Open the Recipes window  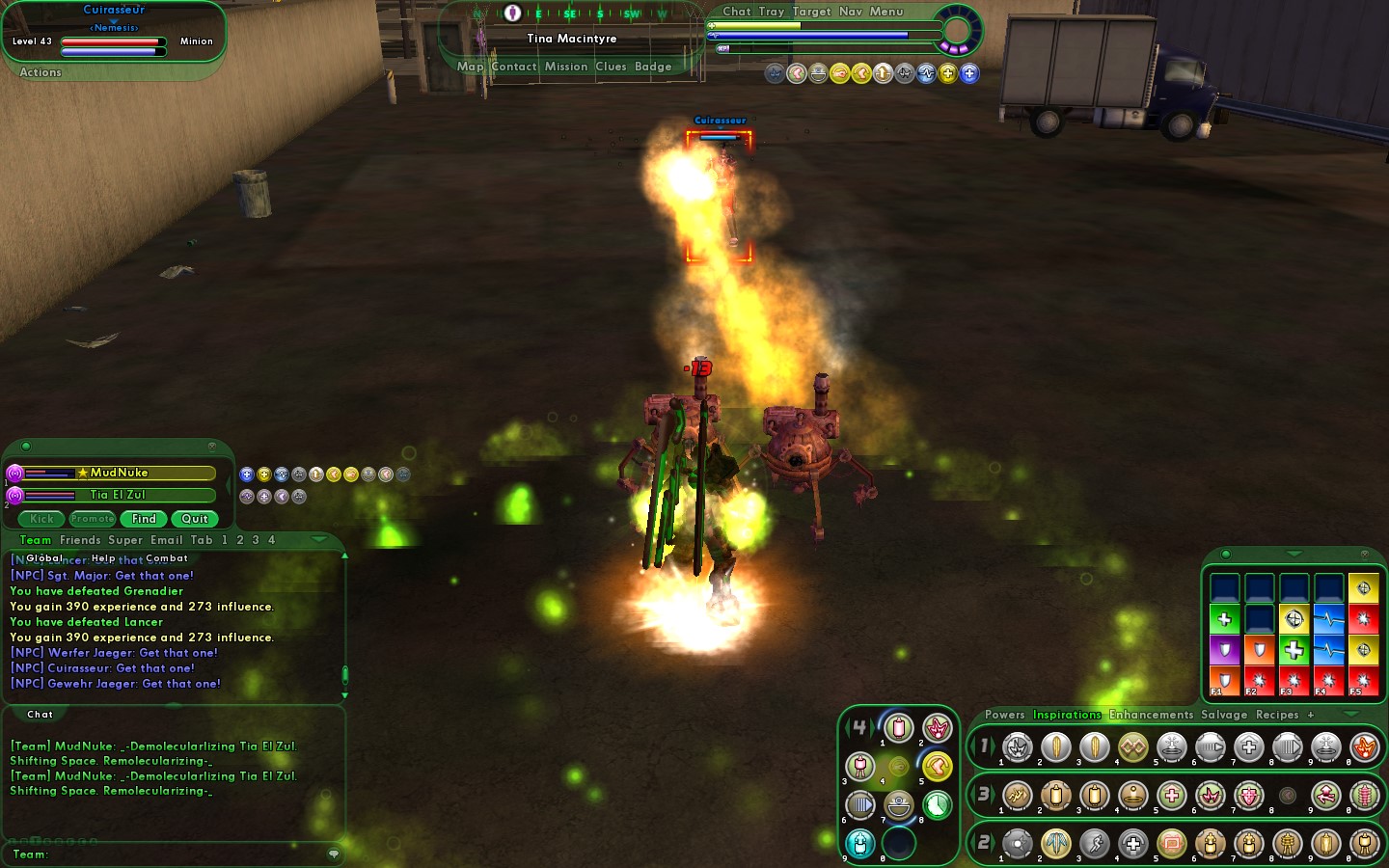coord(1277,715)
